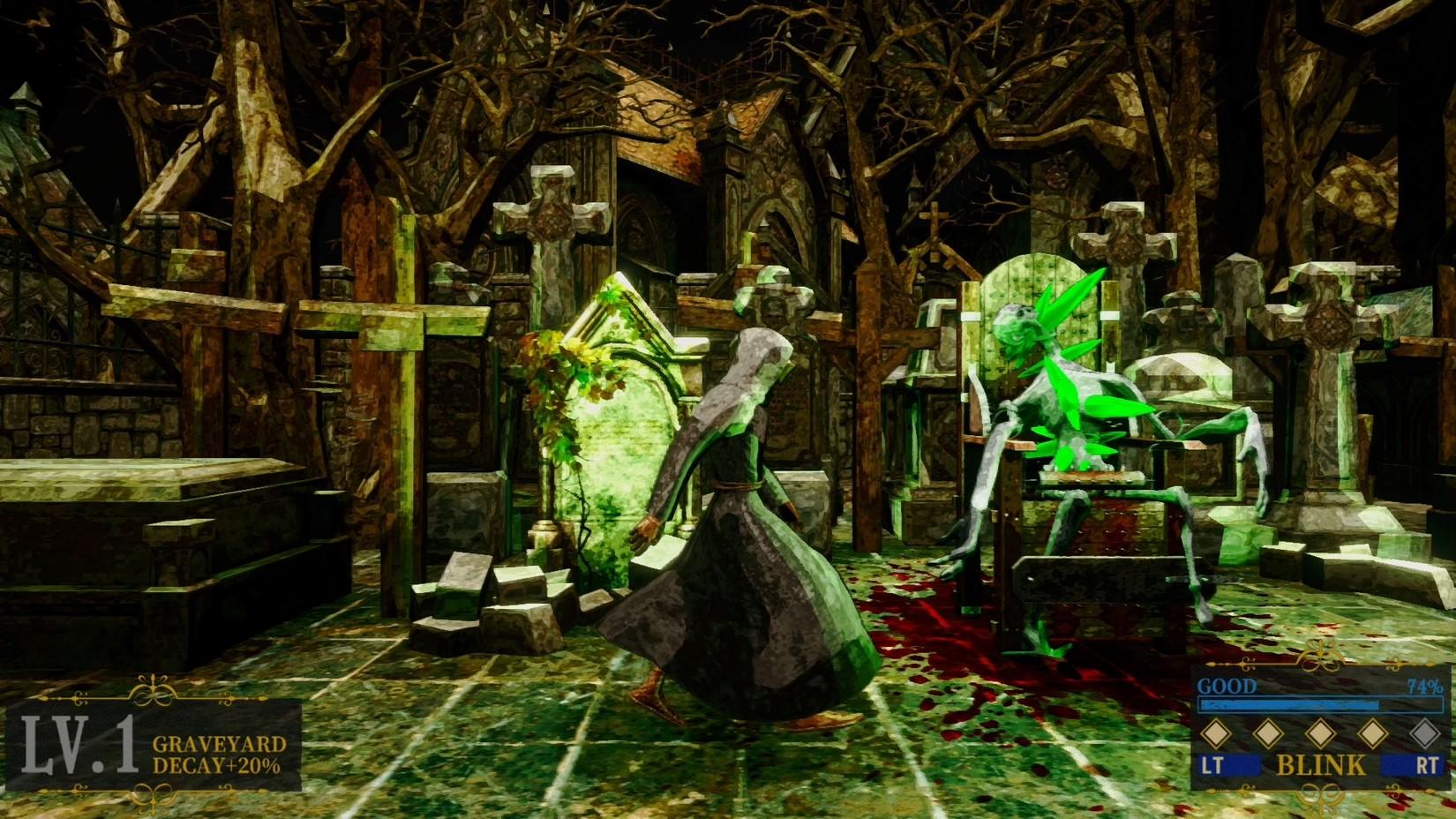Select the grayed-out fifth diamond slot
1456x819 pixels.
point(1425,733)
